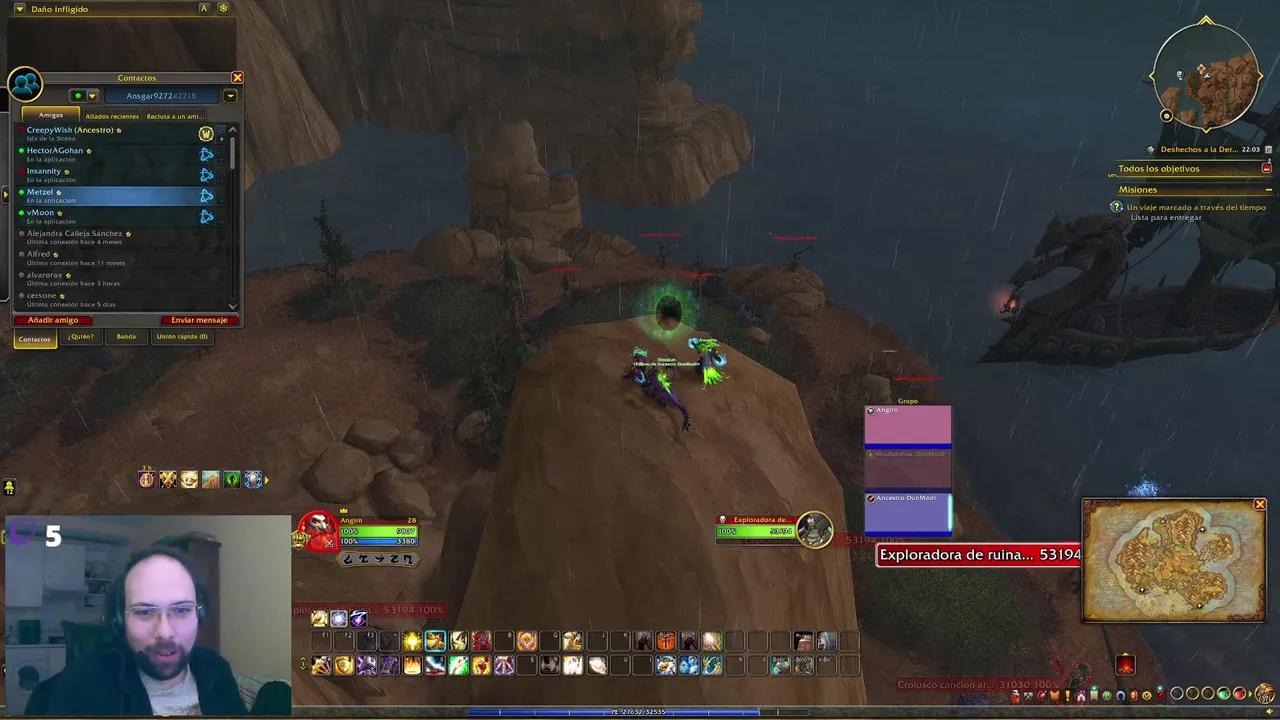1280x720 pixels.
Task: Click the experience bar at the bottom of the screen
Action: [640, 712]
